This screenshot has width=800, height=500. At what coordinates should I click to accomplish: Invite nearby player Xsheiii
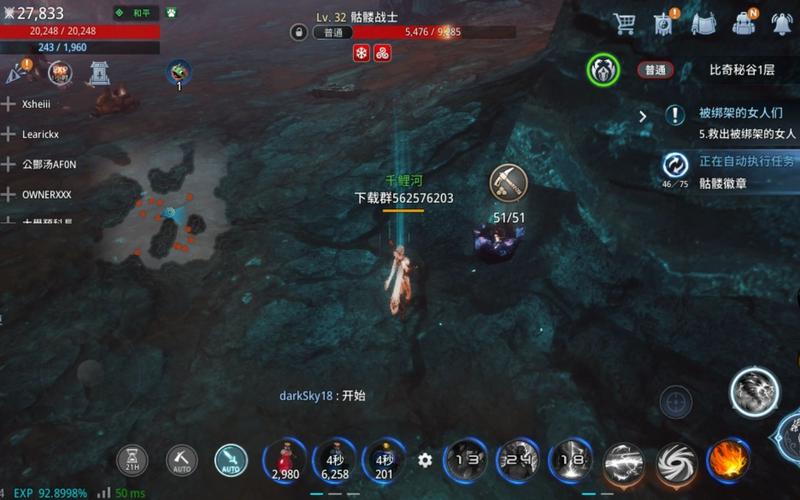9,104
